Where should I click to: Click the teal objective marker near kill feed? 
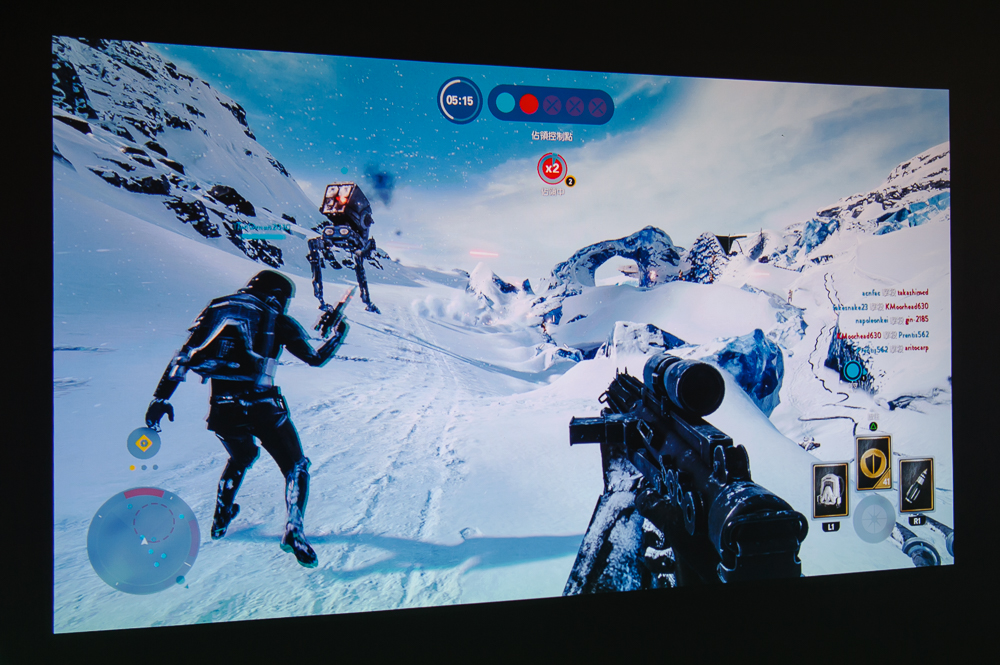pyautogui.click(x=852, y=371)
